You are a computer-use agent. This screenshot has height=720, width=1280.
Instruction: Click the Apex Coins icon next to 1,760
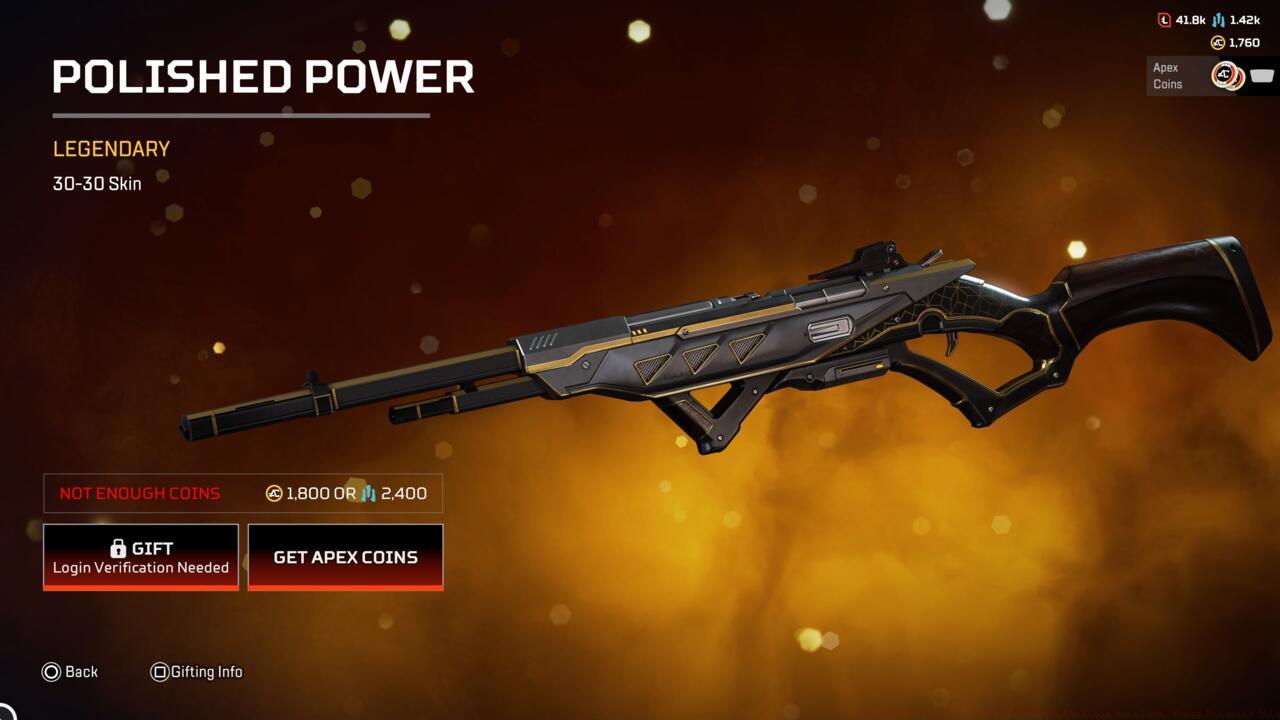point(1216,42)
